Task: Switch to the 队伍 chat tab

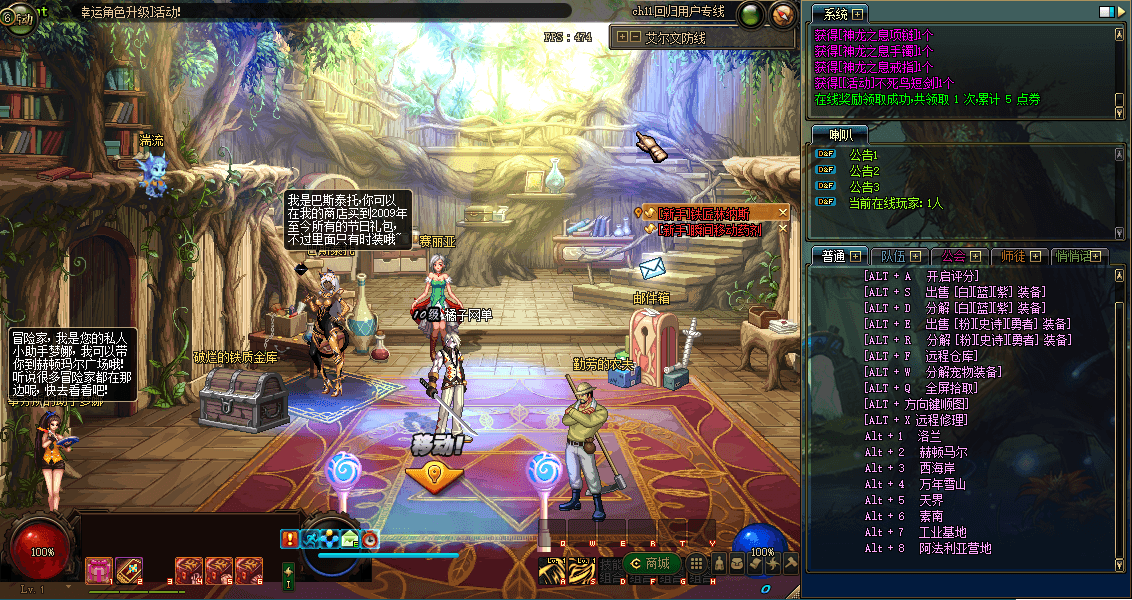Action: click(x=892, y=256)
